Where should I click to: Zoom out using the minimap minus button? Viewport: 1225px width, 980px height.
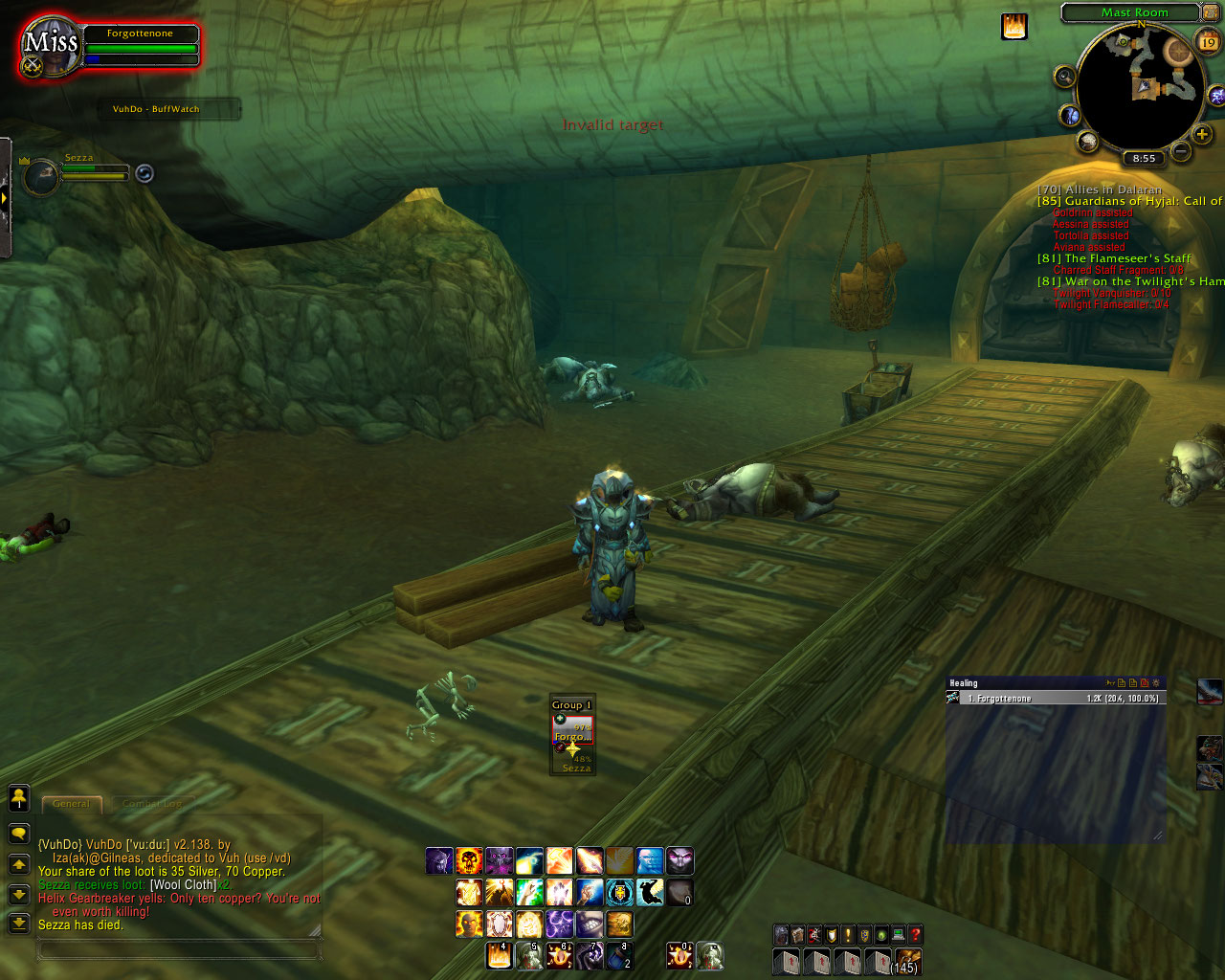click(x=1180, y=151)
